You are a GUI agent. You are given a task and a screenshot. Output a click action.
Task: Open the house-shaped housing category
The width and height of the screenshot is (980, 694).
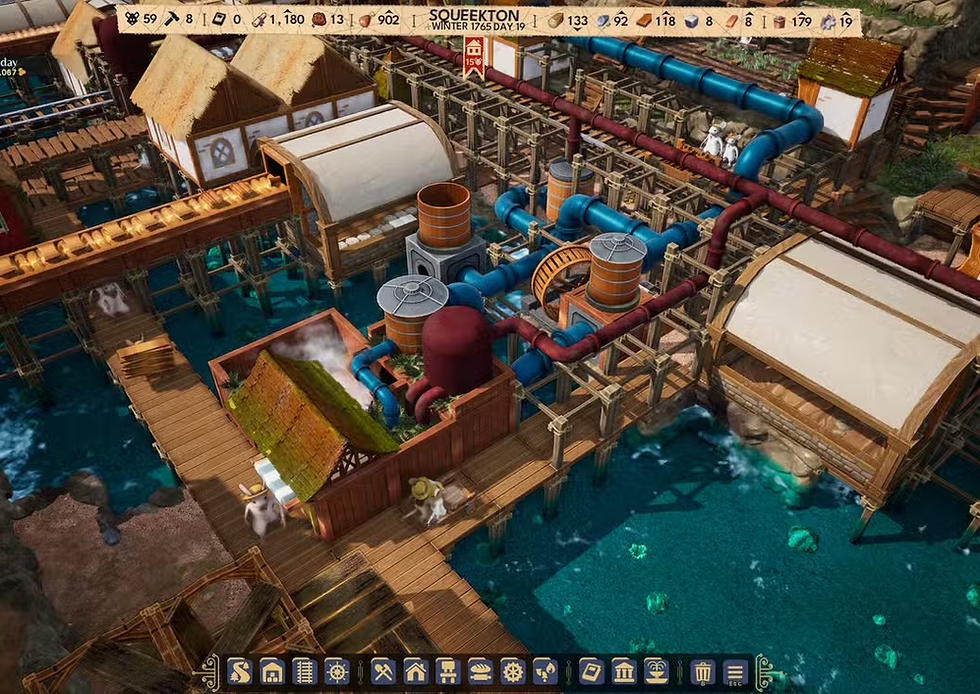click(416, 671)
